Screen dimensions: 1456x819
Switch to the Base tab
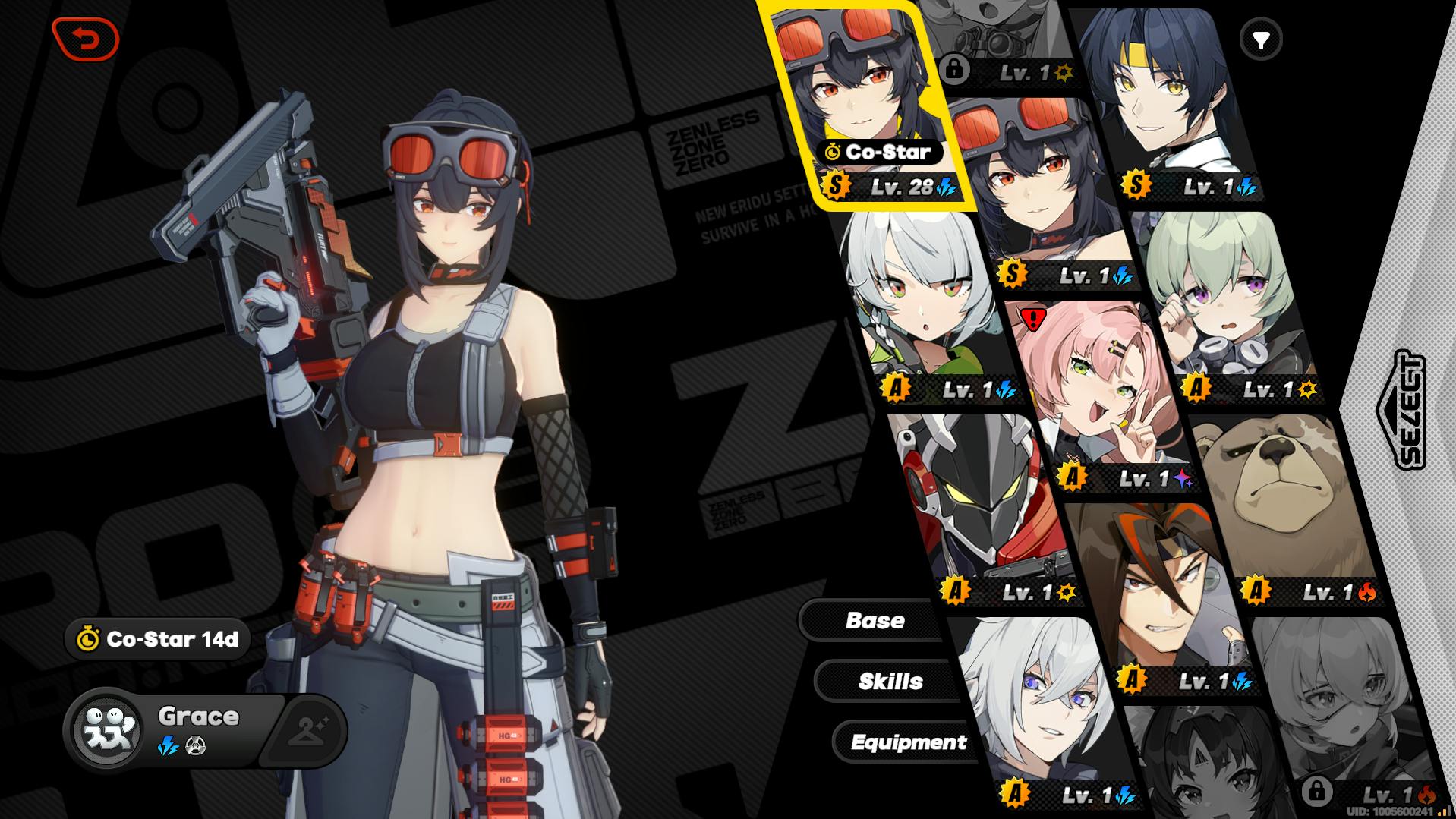pyautogui.click(x=875, y=621)
